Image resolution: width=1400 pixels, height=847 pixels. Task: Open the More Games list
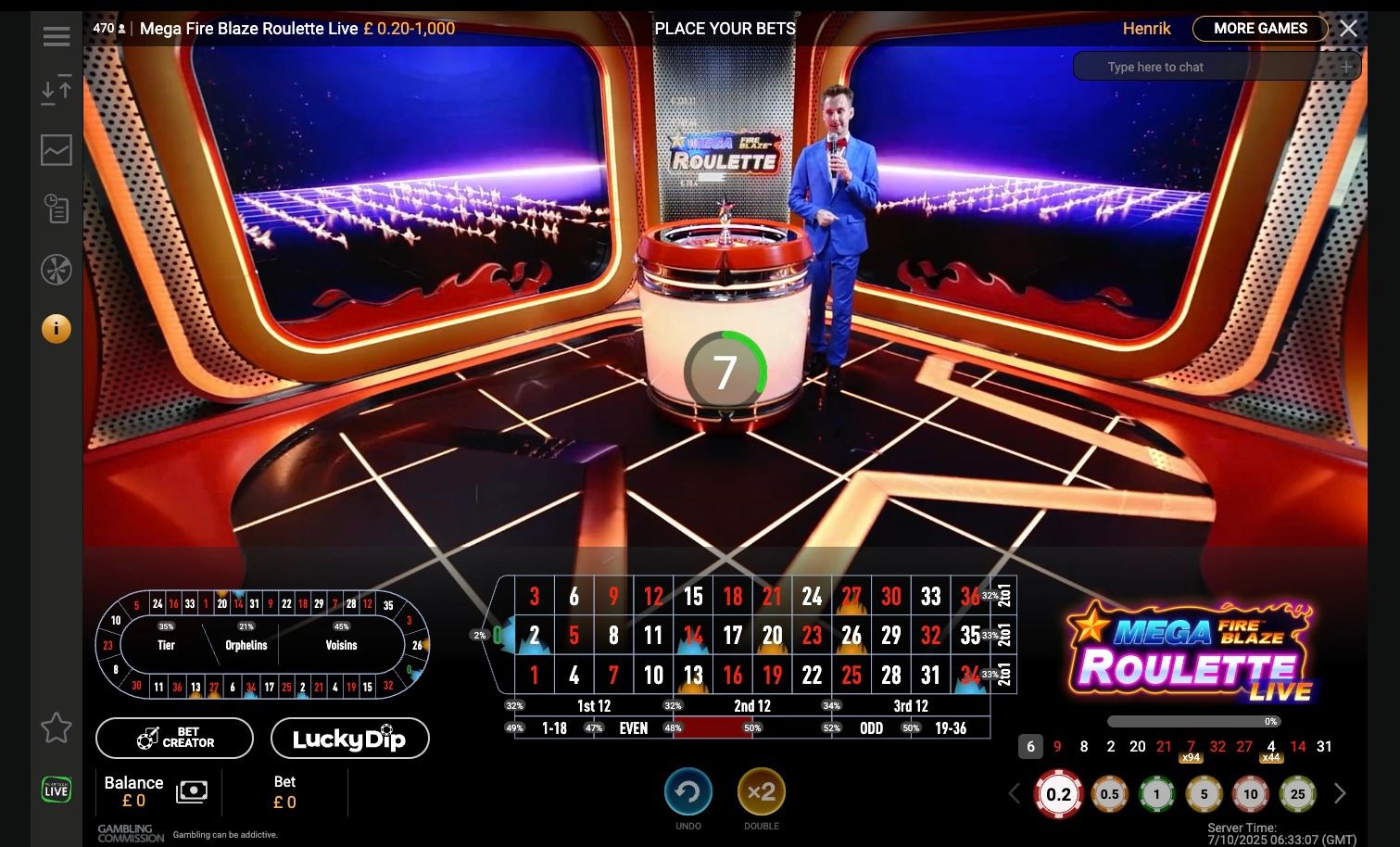[1259, 29]
